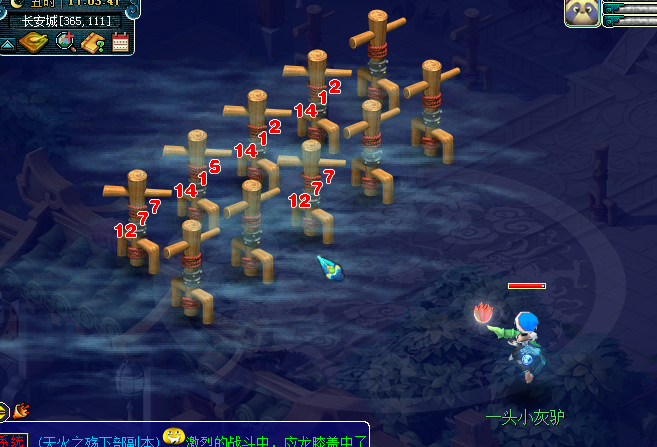
Task: Open the calendar events icon
Action: [120, 42]
